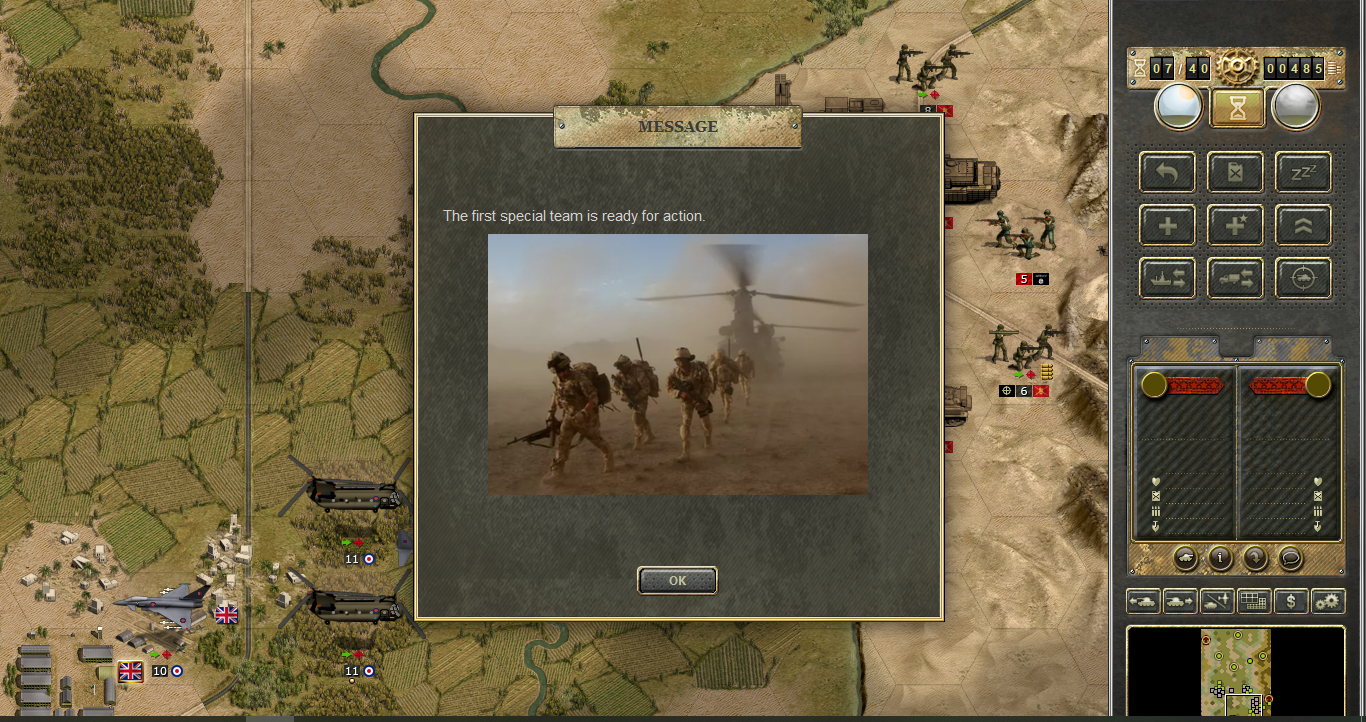Upgrade the unit with the double chevron button
The height and width of the screenshot is (722, 1366).
click(1302, 225)
